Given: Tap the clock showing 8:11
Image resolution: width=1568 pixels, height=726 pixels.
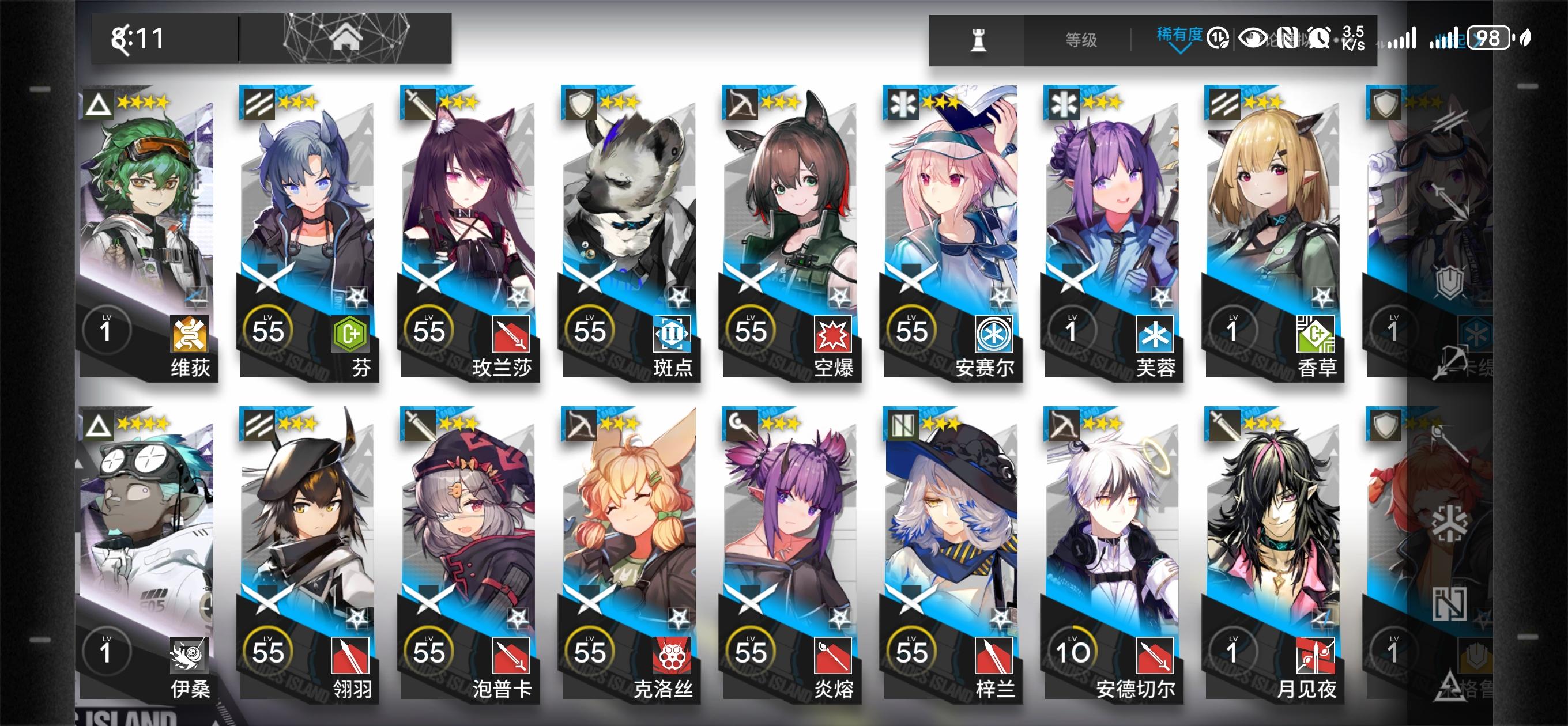Looking at the screenshot, I should coord(137,37).
